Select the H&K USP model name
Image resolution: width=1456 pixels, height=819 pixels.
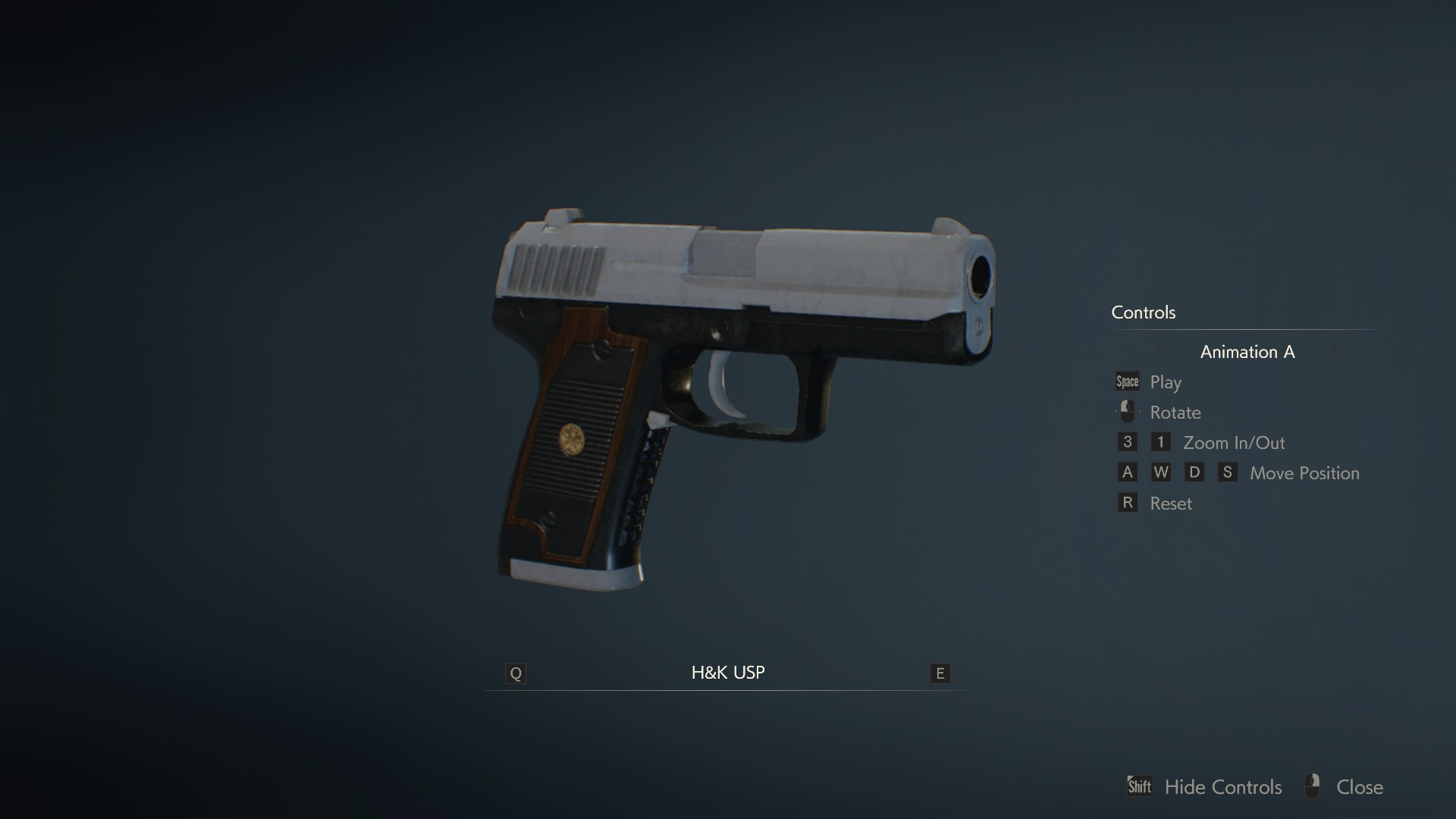727,673
